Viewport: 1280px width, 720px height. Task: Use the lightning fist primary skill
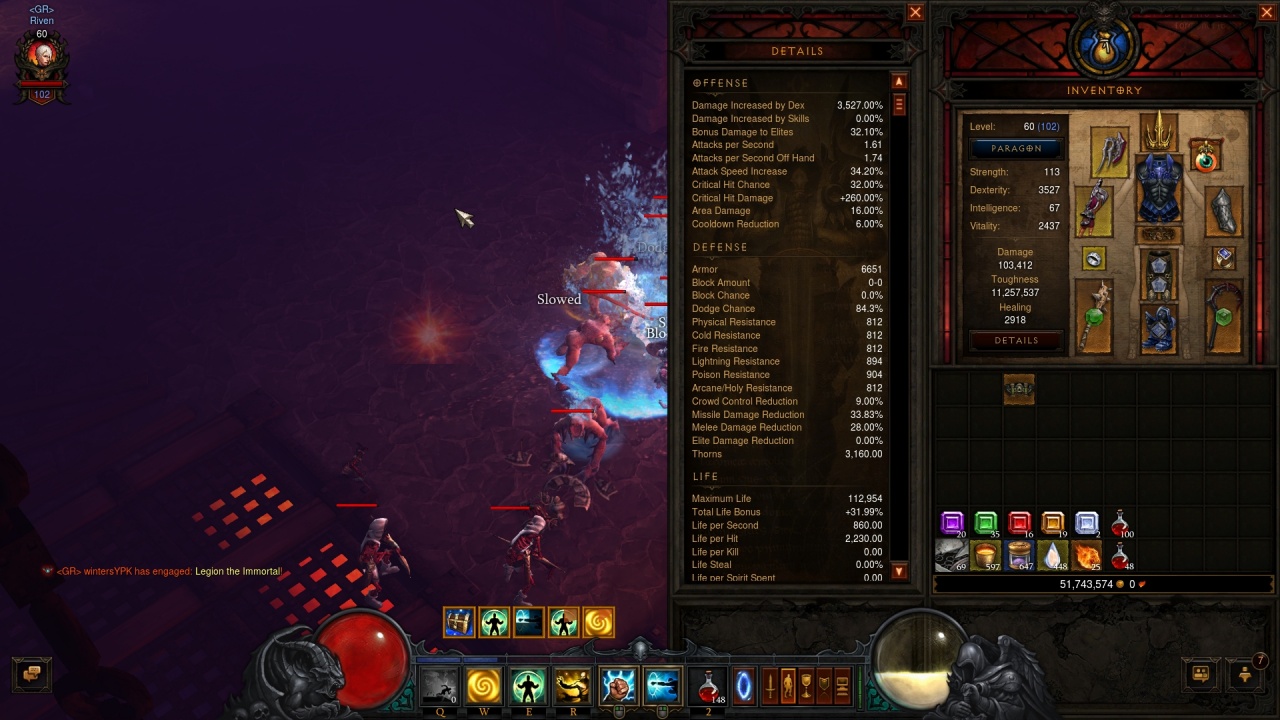coord(618,687)
